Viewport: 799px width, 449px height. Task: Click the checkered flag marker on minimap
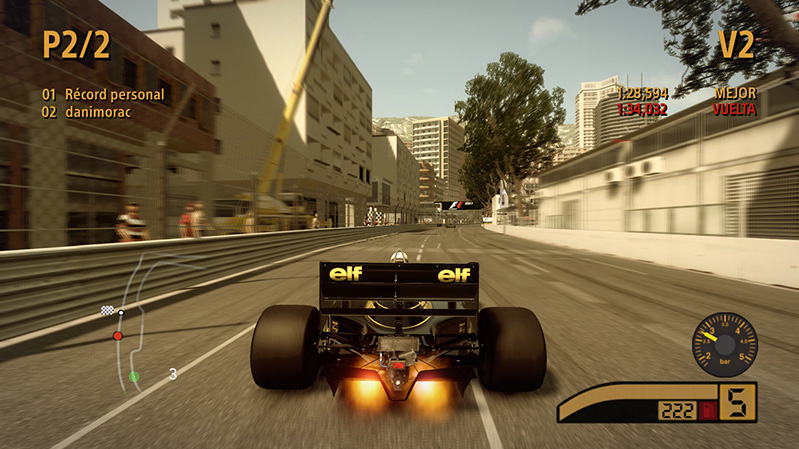click(x=107, y=310)
